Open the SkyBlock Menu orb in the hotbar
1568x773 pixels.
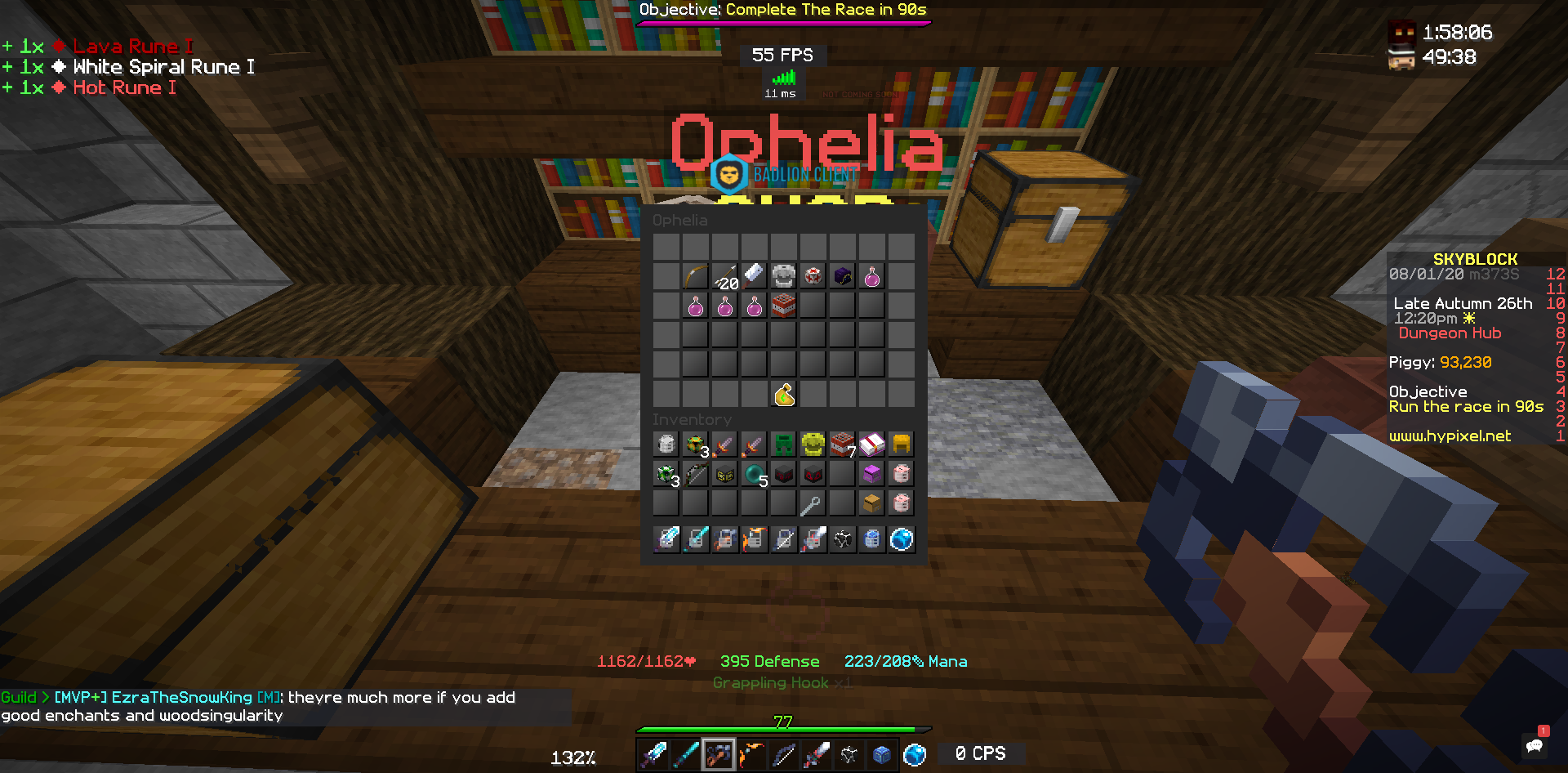915,753
